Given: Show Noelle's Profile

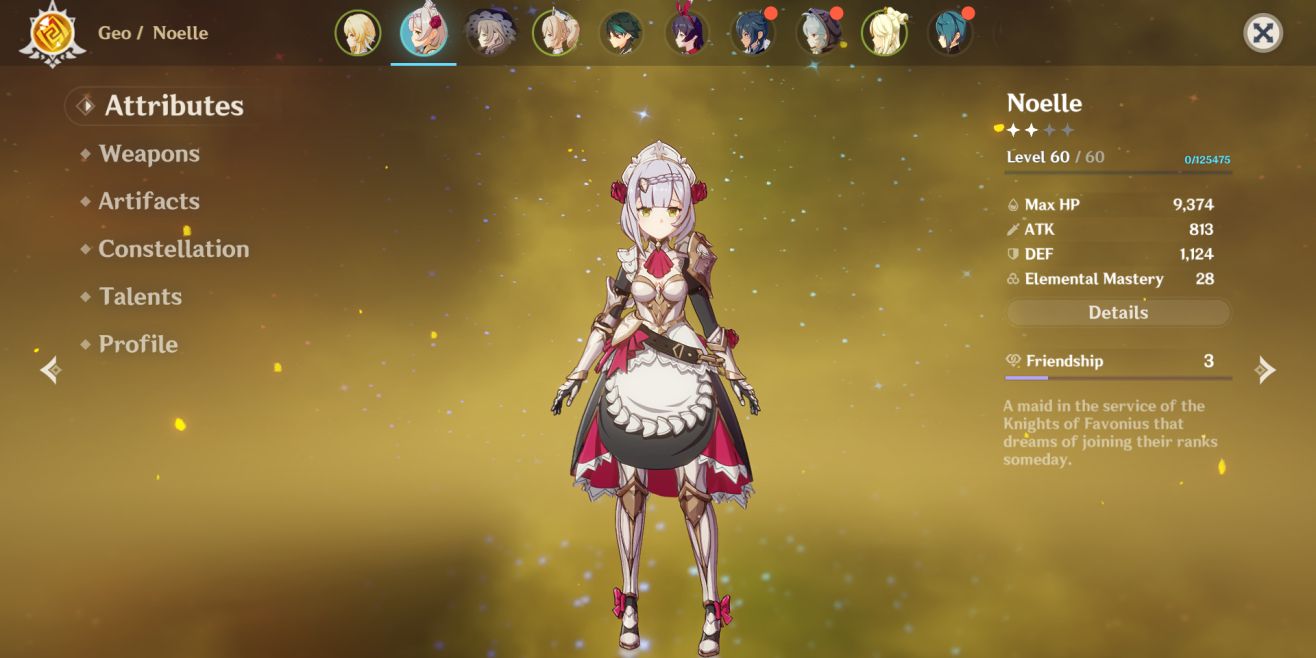Looking at the screenshot, I should click(x=138, y=344).
